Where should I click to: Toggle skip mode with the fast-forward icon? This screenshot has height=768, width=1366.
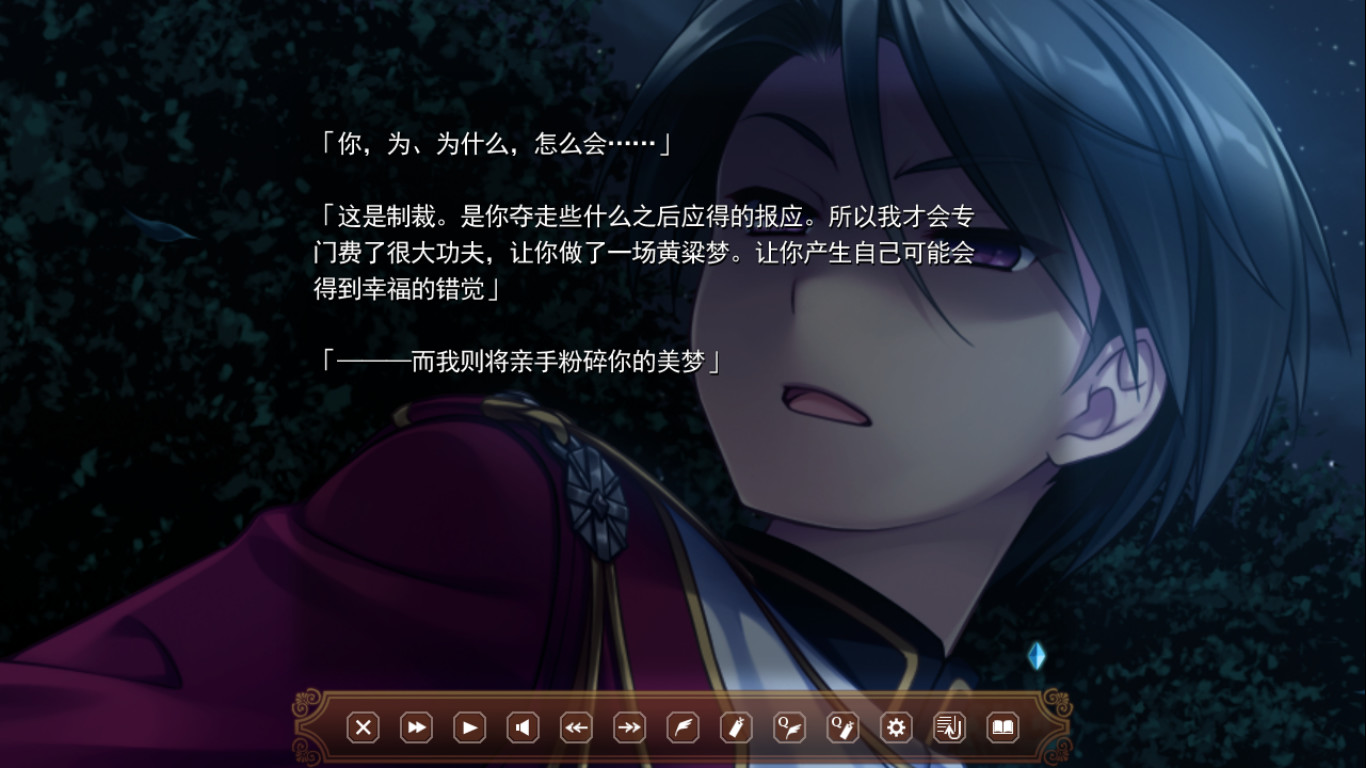click(416, 728)
